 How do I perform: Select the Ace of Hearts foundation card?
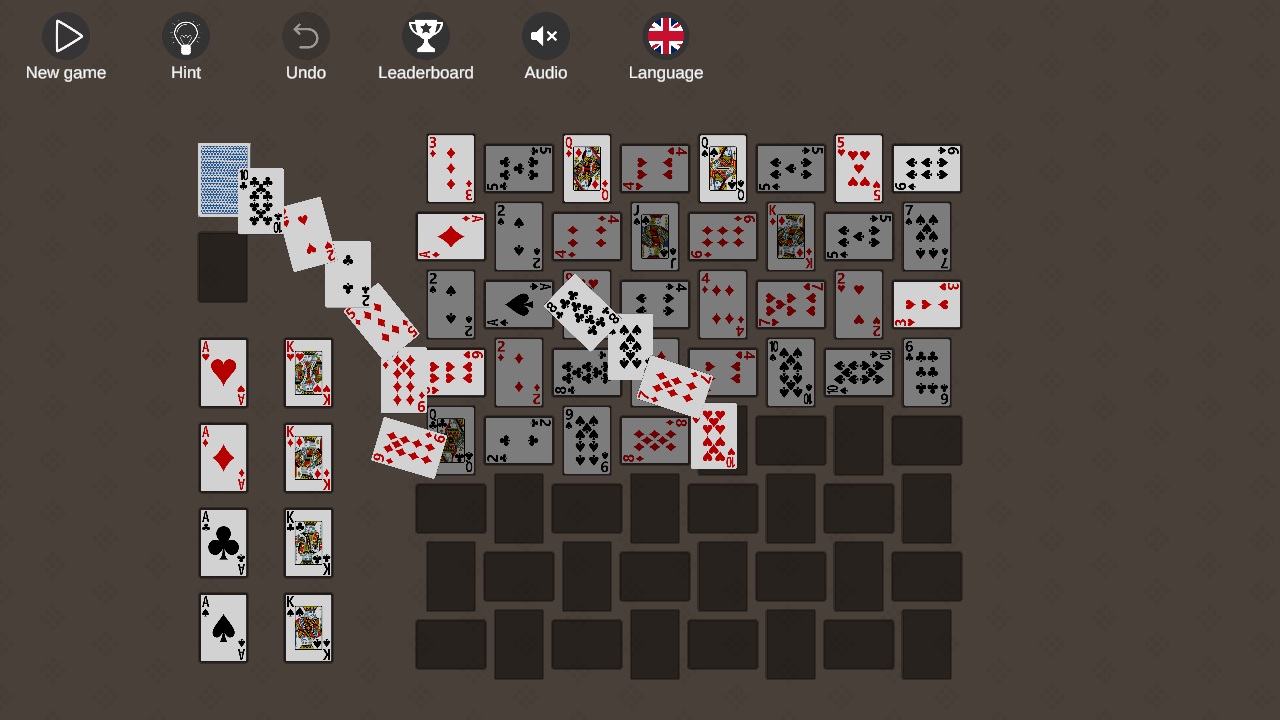tap(223, 373)
